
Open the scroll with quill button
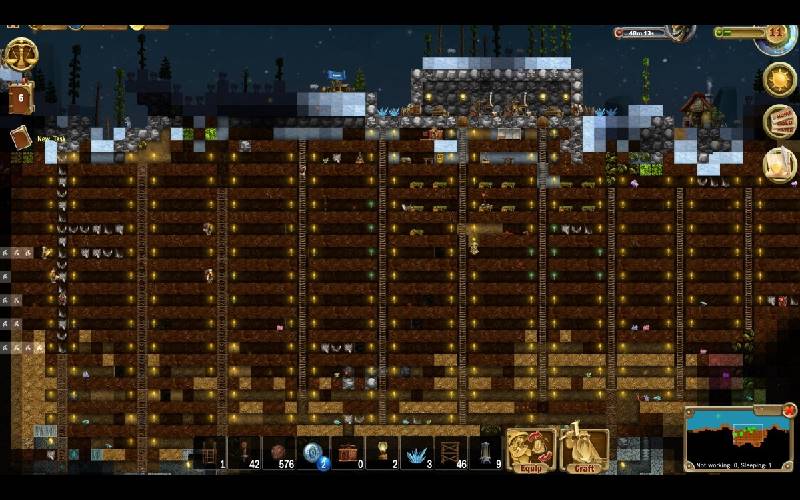click(x=779, y=164)
